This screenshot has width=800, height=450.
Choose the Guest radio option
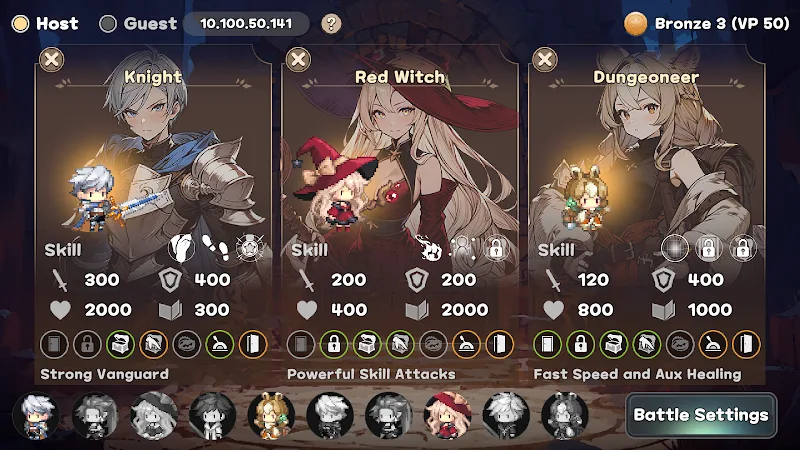coord(108,23)
